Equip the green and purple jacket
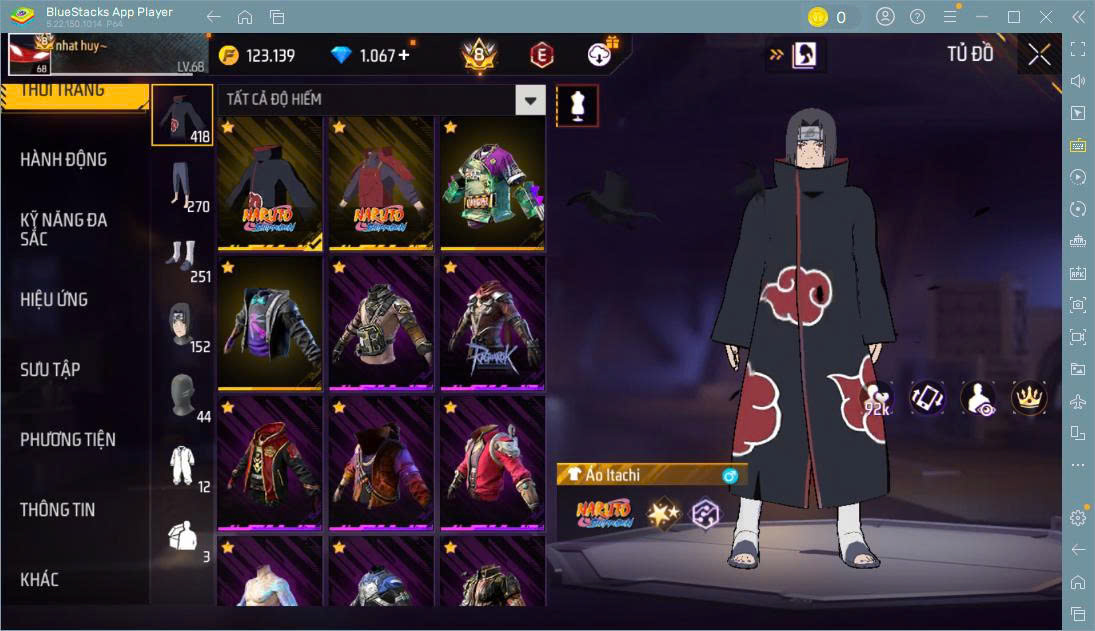1095x631 pixels. [x=491, y=183]
